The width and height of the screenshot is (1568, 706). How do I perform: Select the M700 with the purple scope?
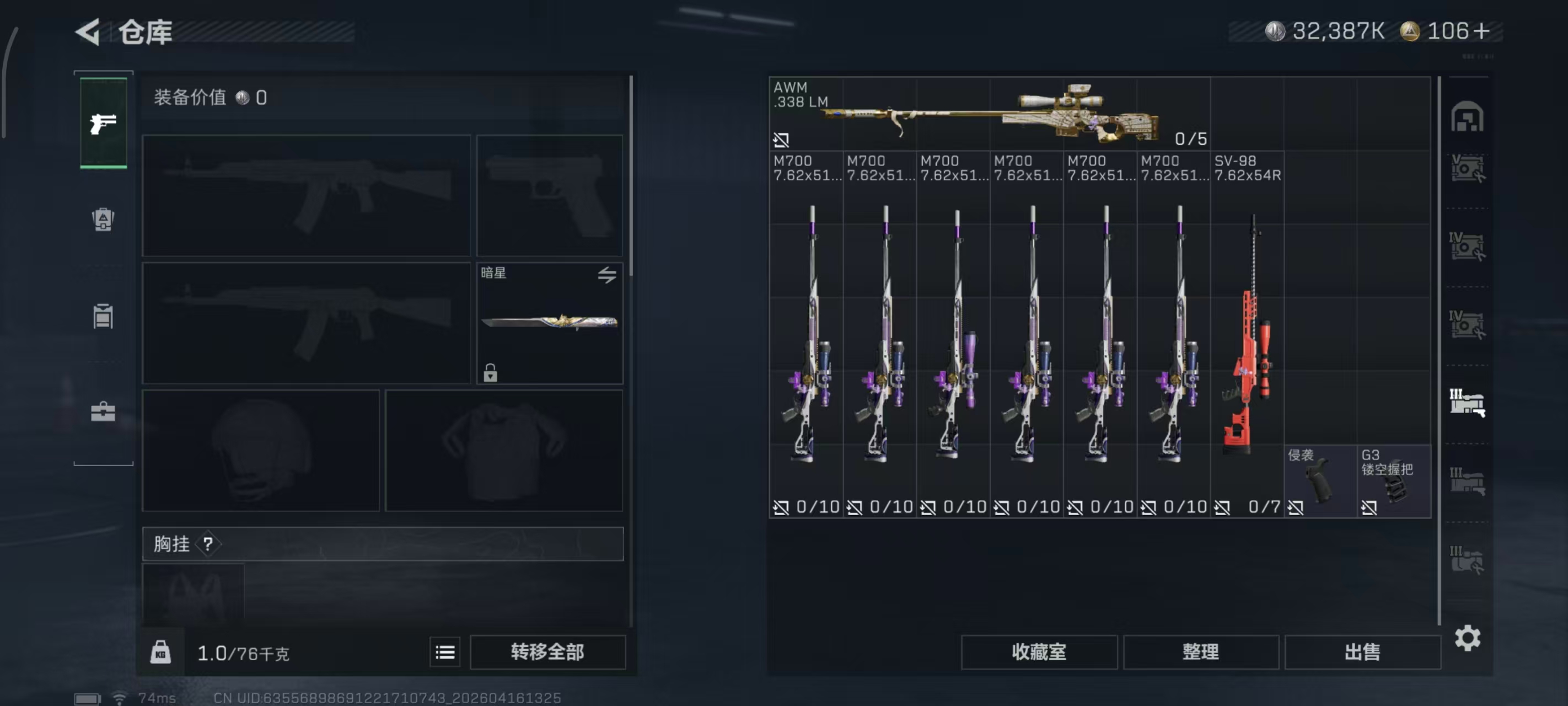pos(953,334)
